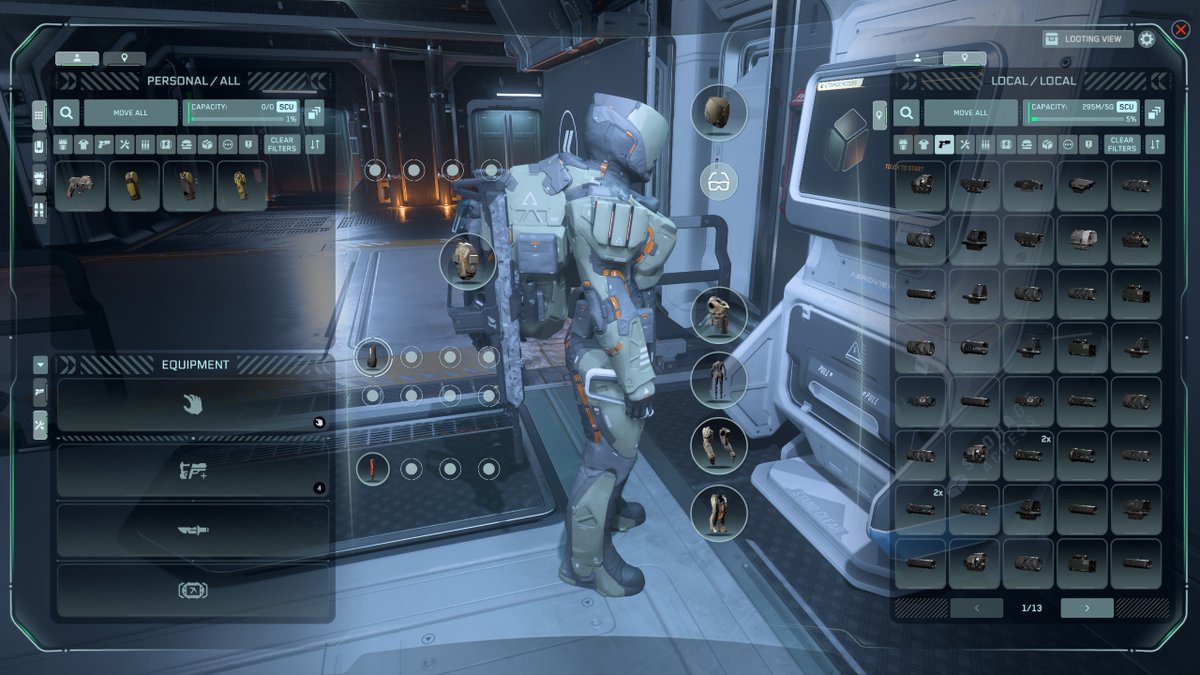Clear Filters in the Personal panel
Viewport: 1200px width, 675px height.
tap(282, 144)
